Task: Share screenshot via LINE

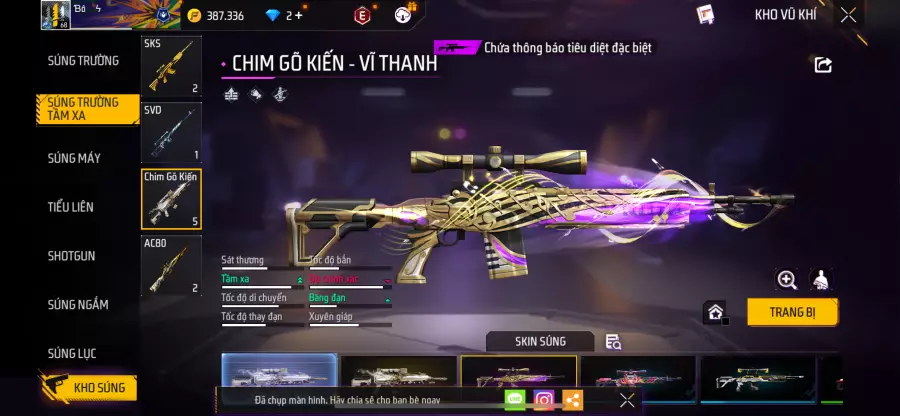Action: (x=515, y=400)
